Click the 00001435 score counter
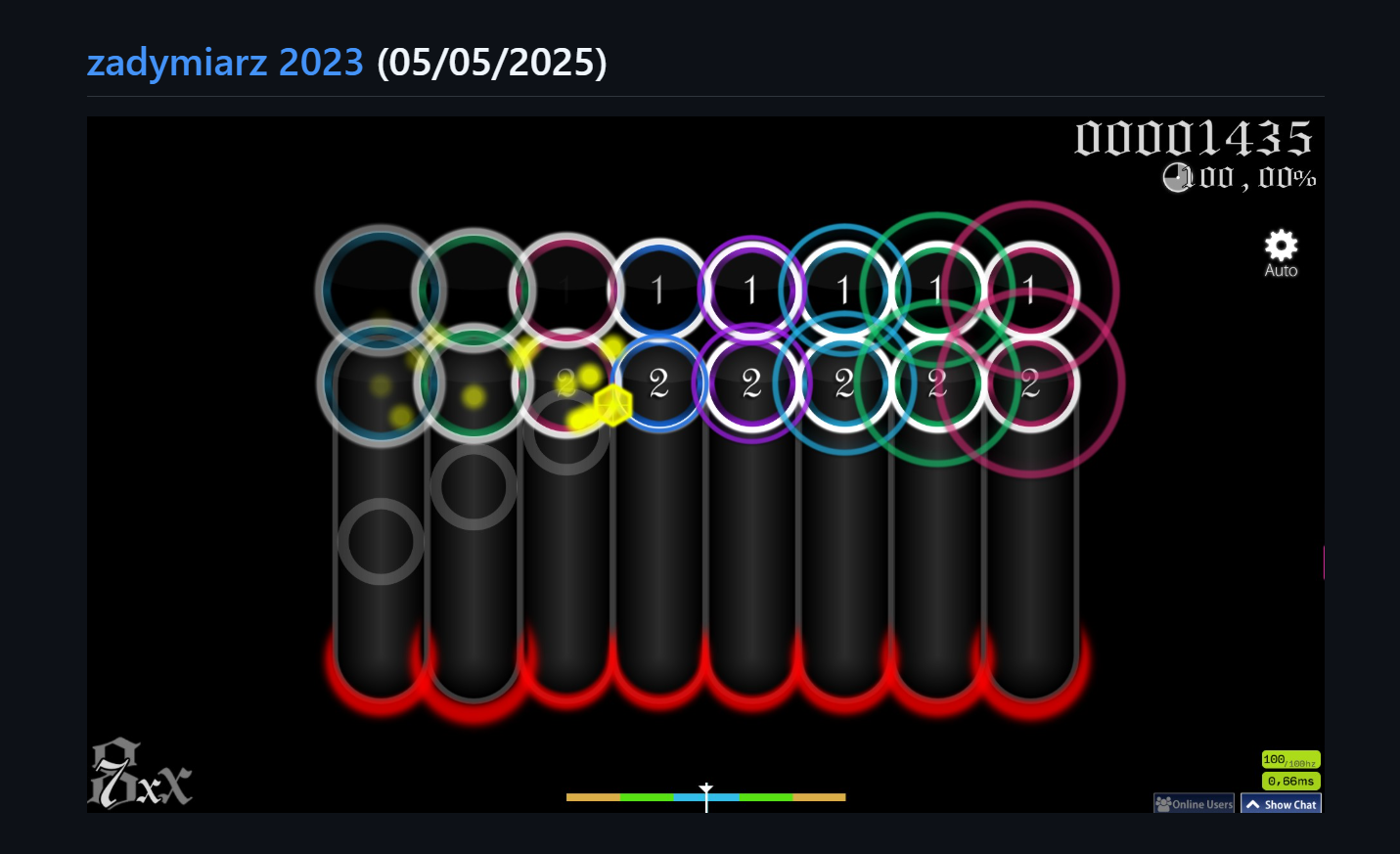Image resolution: width=1400 pixels, height=854 pixels. click(x=1196, y=140)
